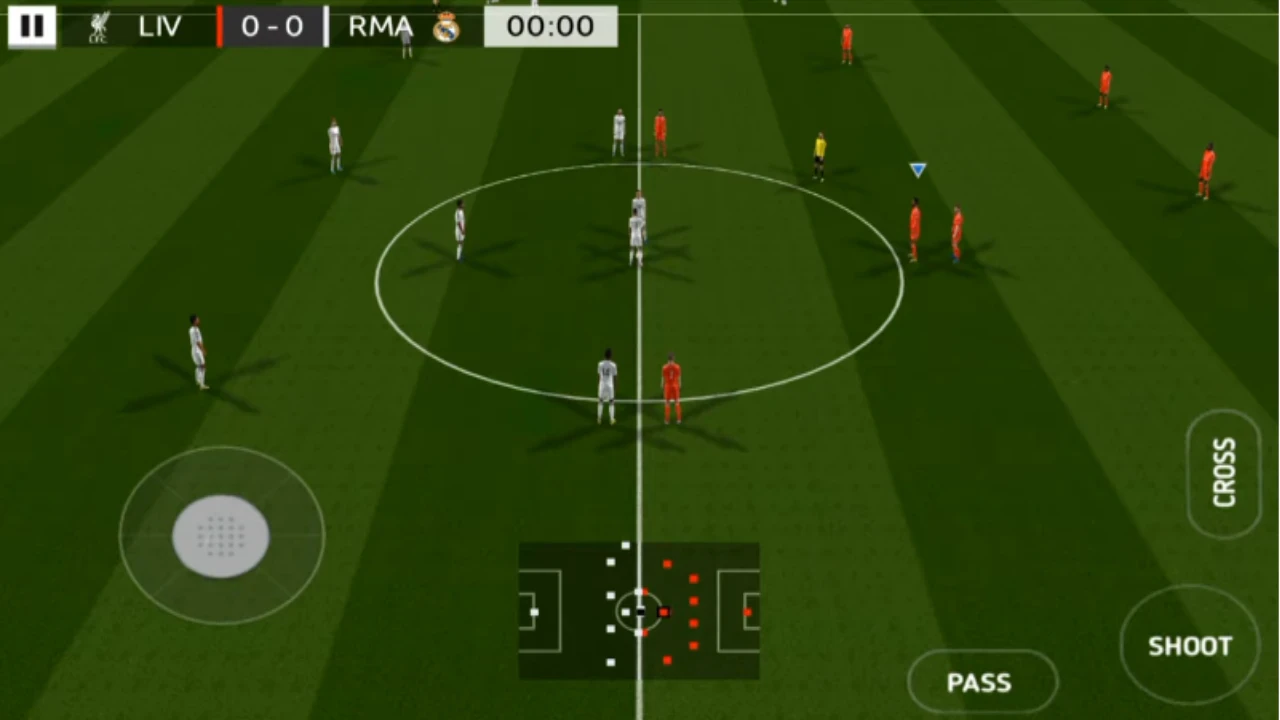This screenshot has height=720, width=1280.
Task: Tap the CROSS button
Action: pyautogui.click(x=1224, y=473)
